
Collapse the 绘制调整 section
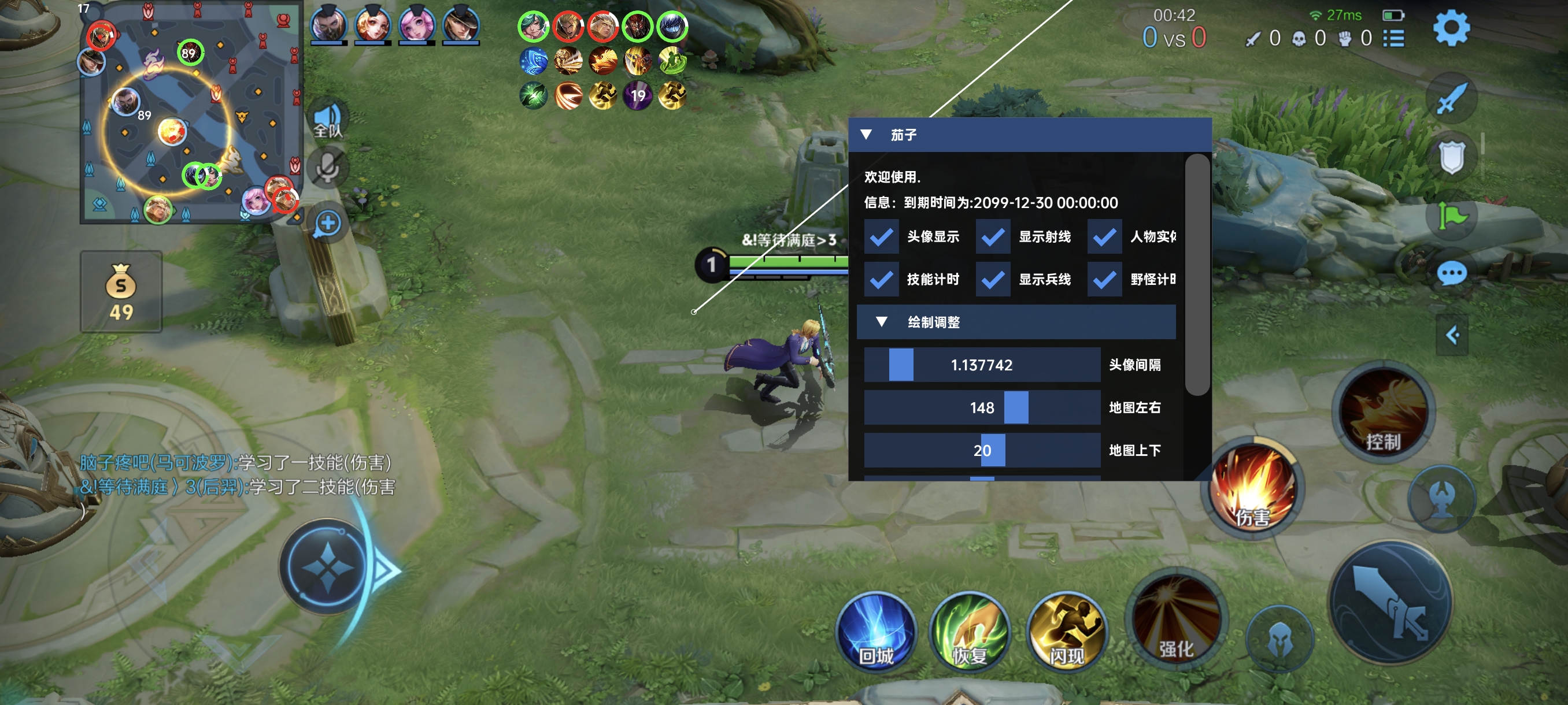tap(881, 322)
